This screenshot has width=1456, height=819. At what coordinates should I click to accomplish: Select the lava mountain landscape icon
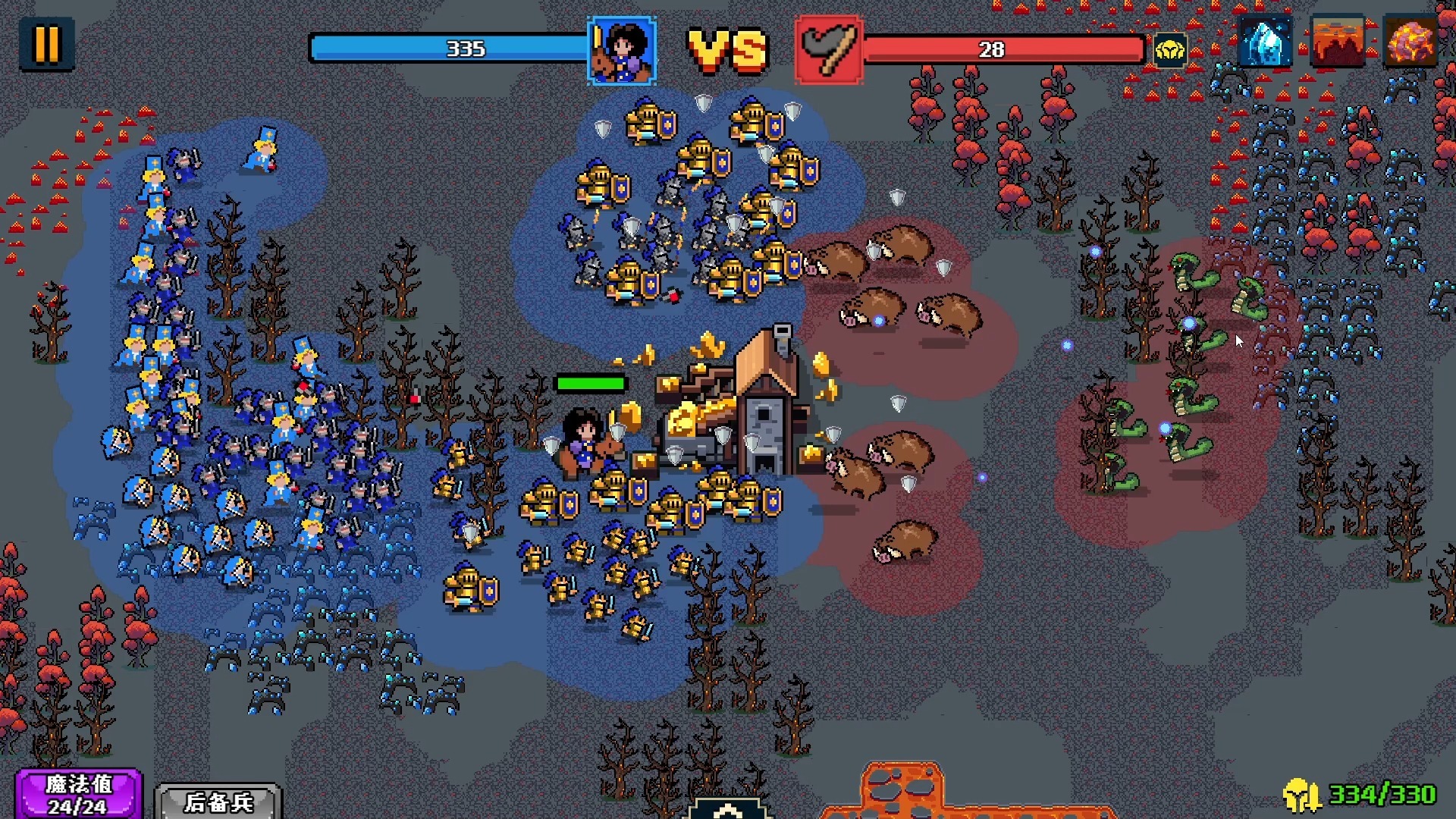1337,42
